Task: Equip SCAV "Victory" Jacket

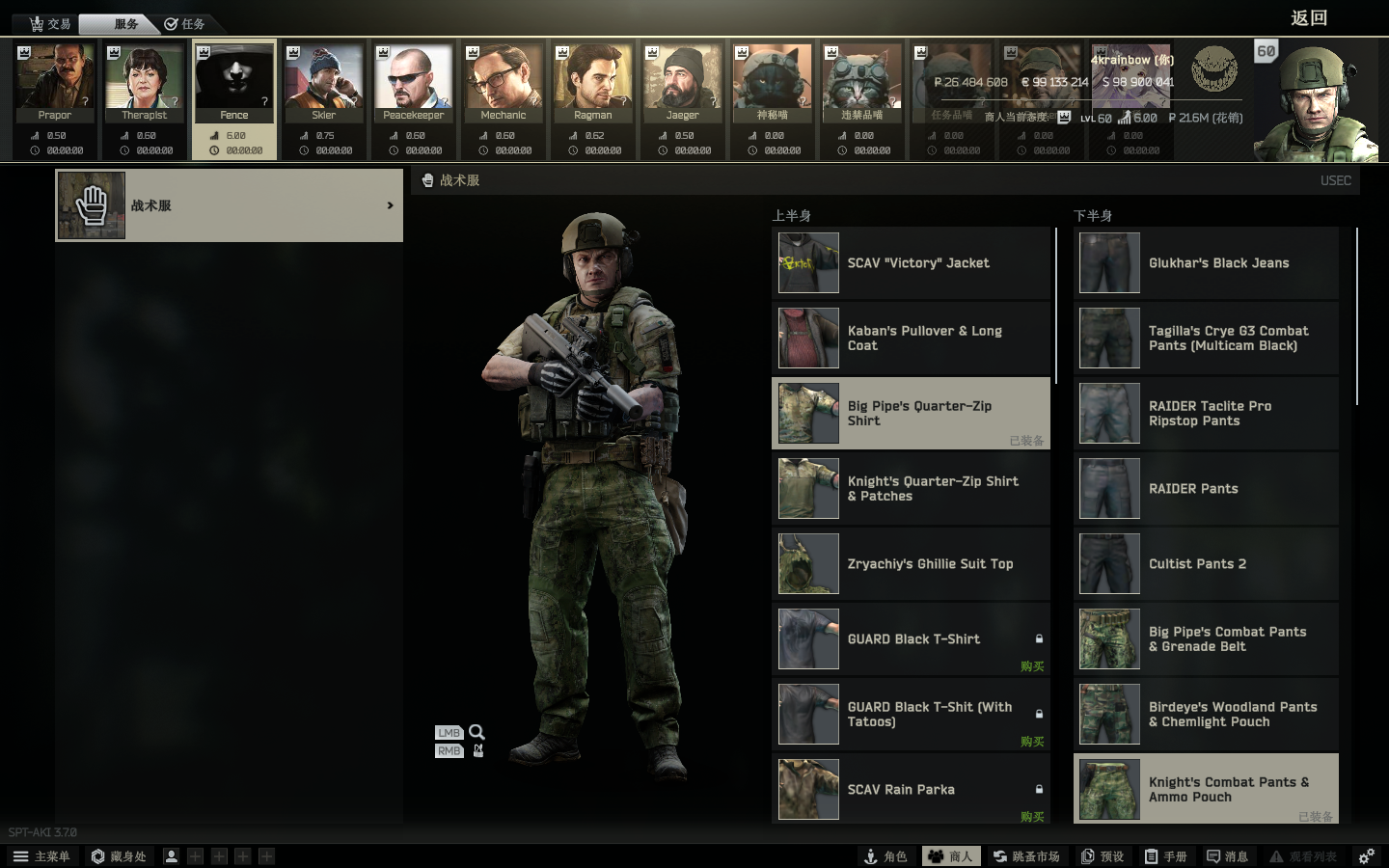Action: click(911, 263)
